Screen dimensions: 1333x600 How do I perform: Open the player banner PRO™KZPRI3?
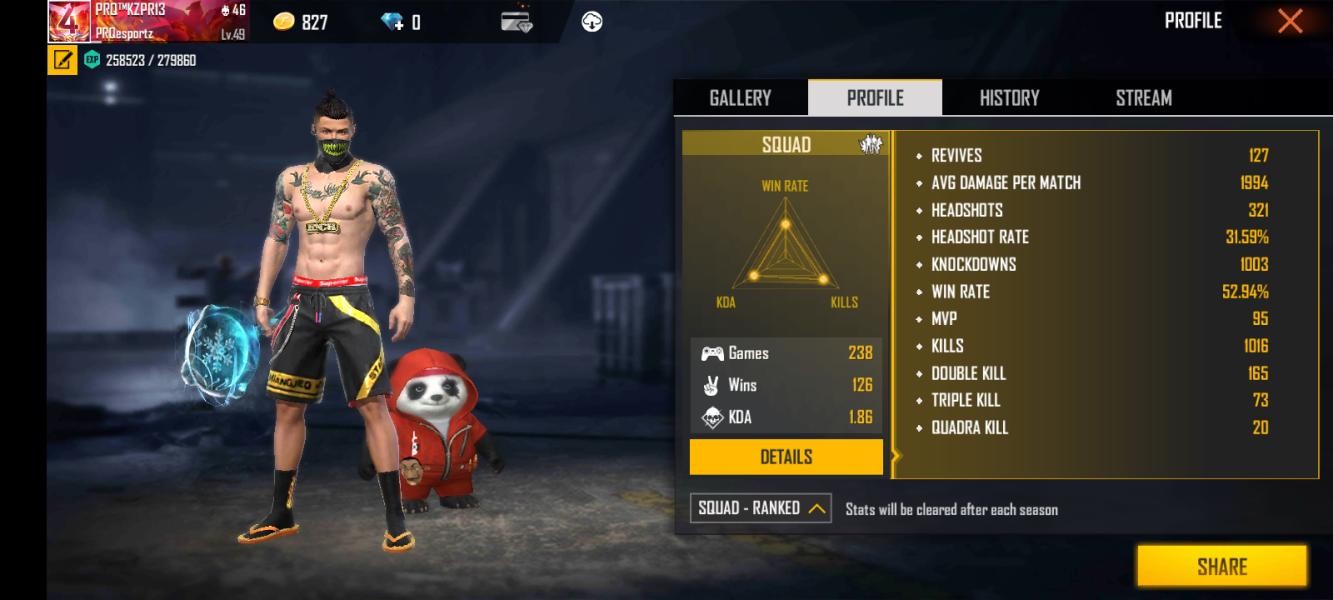point(148,21)
